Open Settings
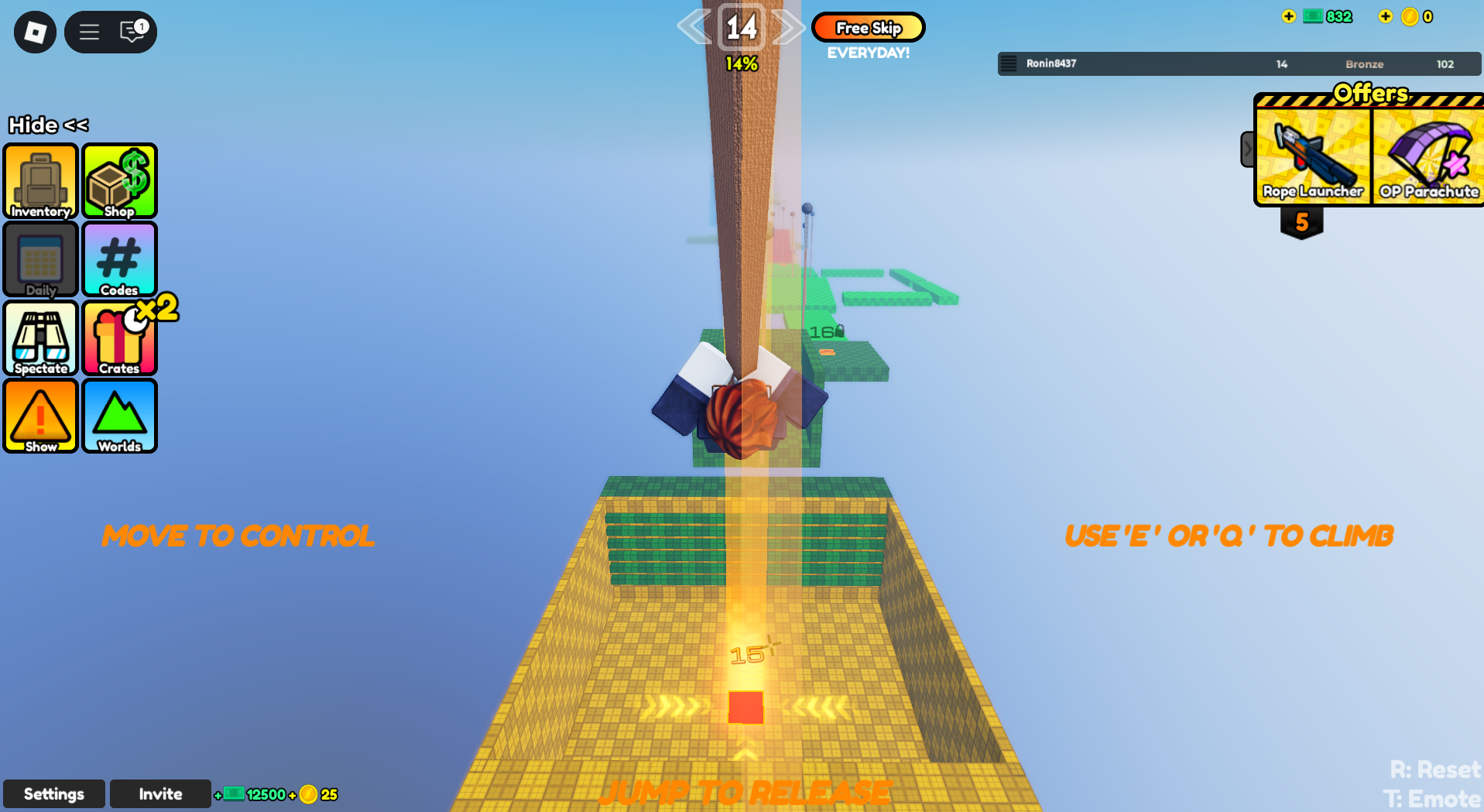The width and height of the screenshot is (1484, 812). pyautogui.click(x=54, y=794)
